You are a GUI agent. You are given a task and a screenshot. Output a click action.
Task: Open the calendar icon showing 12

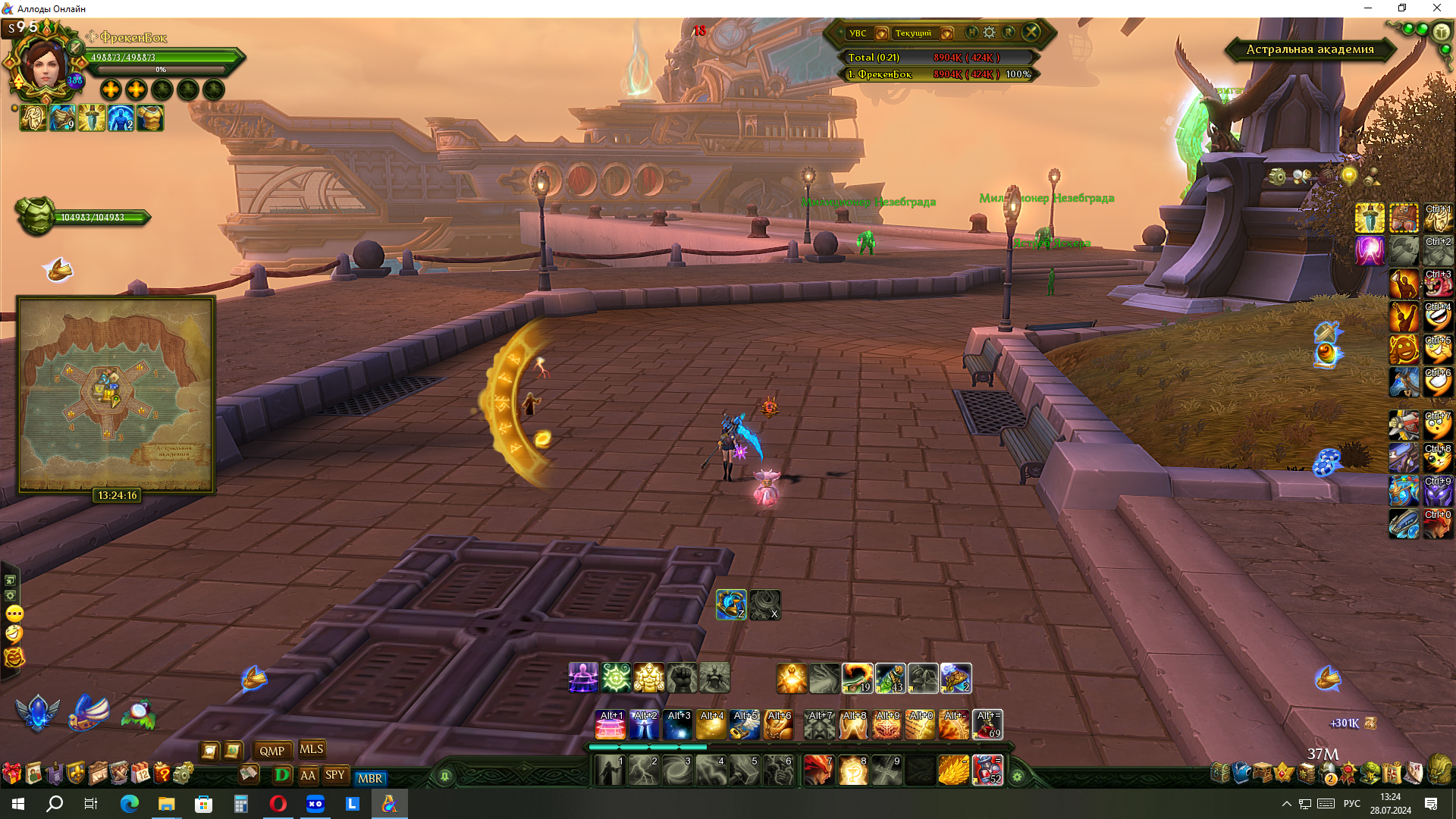click(x=141, y=773)
